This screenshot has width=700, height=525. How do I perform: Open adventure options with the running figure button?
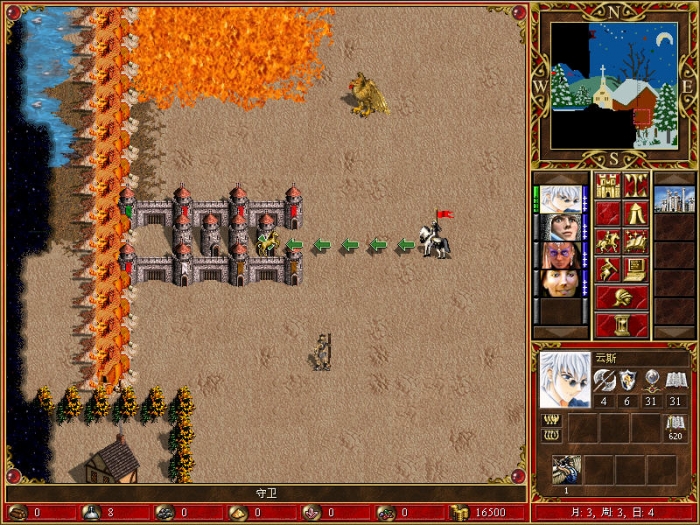pos(607,269)
